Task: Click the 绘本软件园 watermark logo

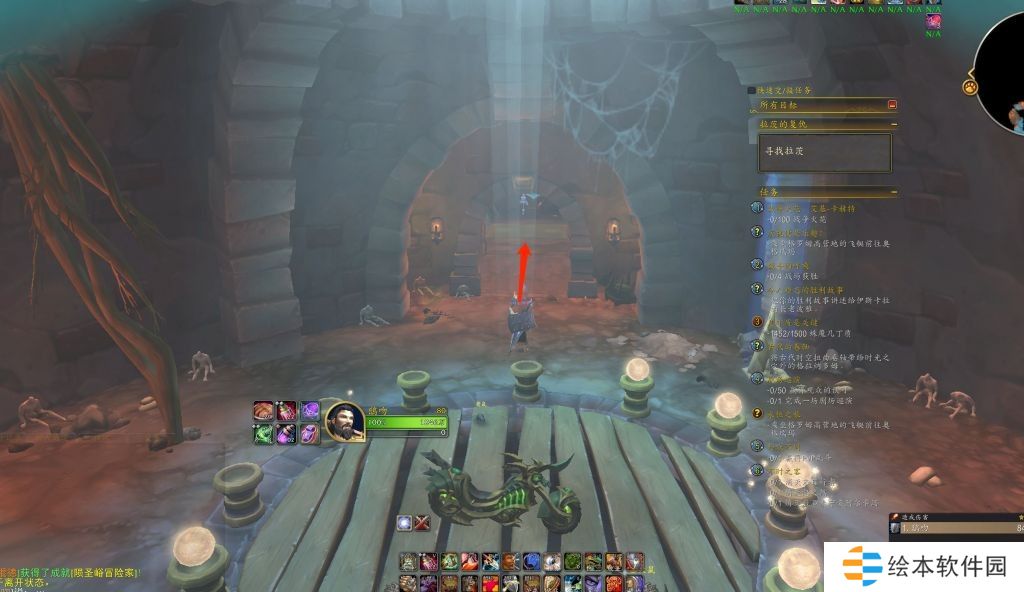Action: pyautogui.click(x=924, y=566)
